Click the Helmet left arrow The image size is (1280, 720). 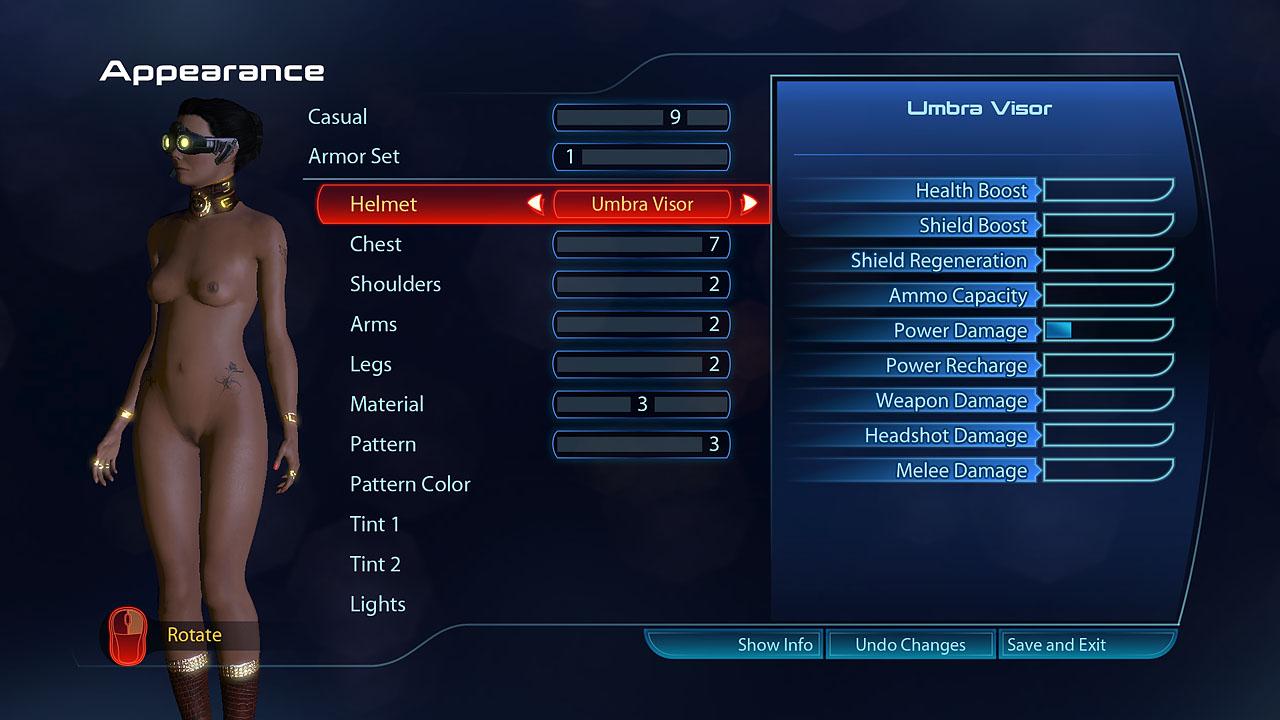[x=536, y=204]
